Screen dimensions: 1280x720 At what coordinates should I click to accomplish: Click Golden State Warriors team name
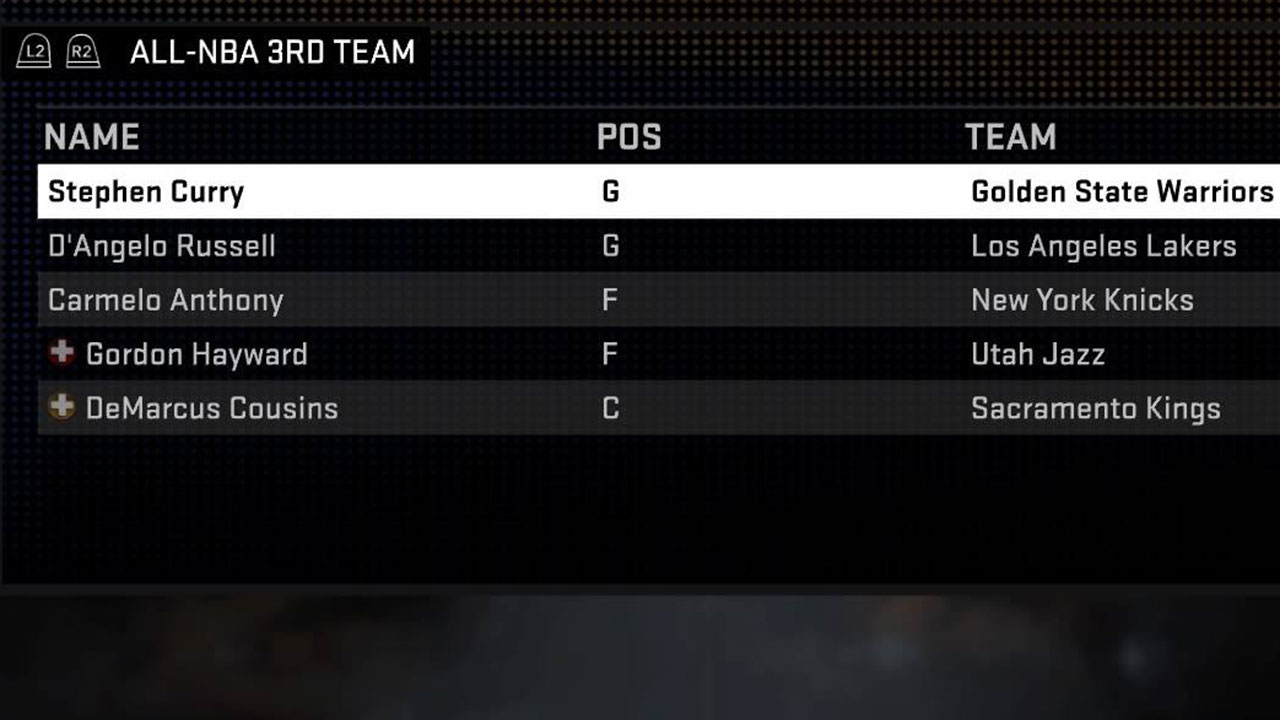[1120, 192]
